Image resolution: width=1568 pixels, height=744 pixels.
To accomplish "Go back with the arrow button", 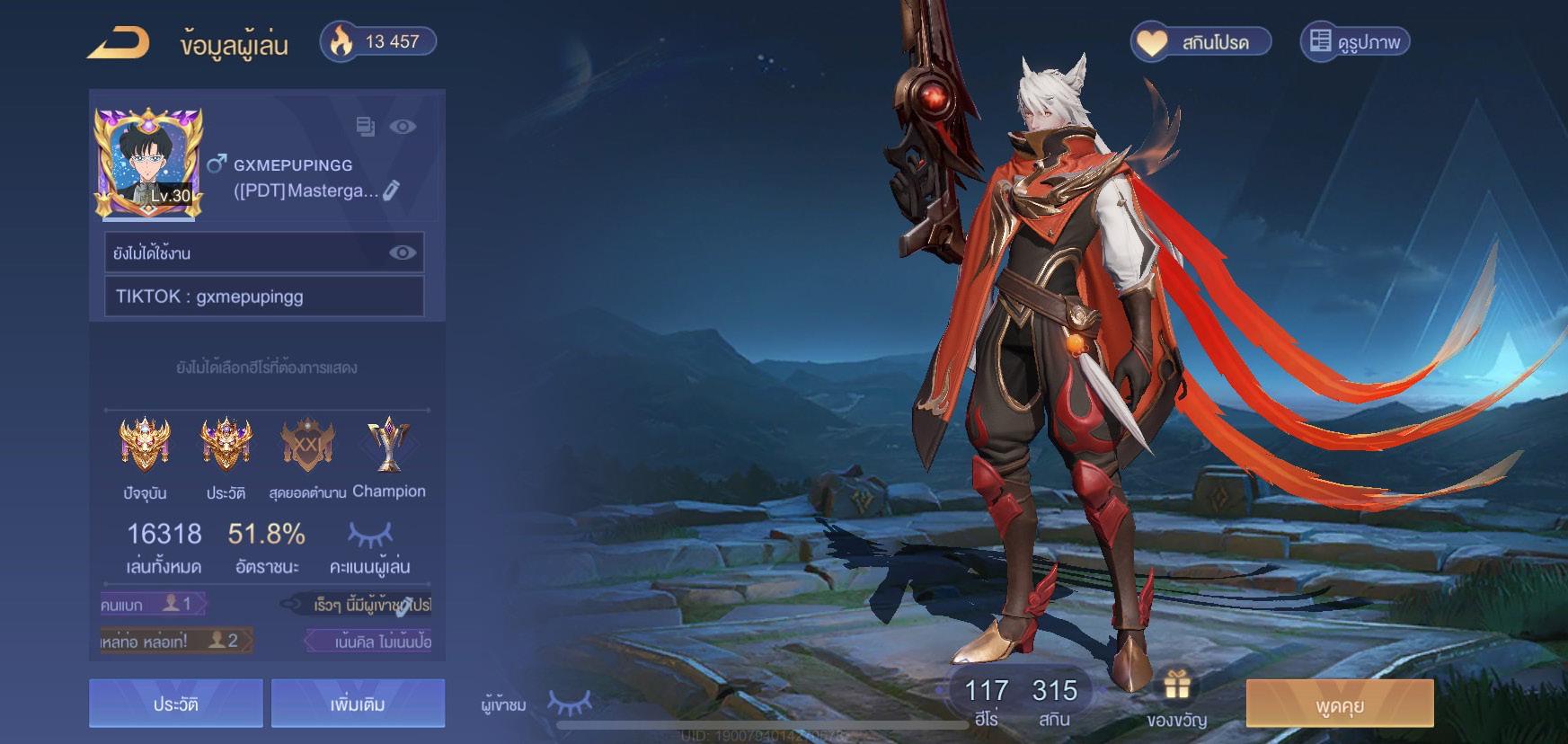I will click(x=118, y=42).
